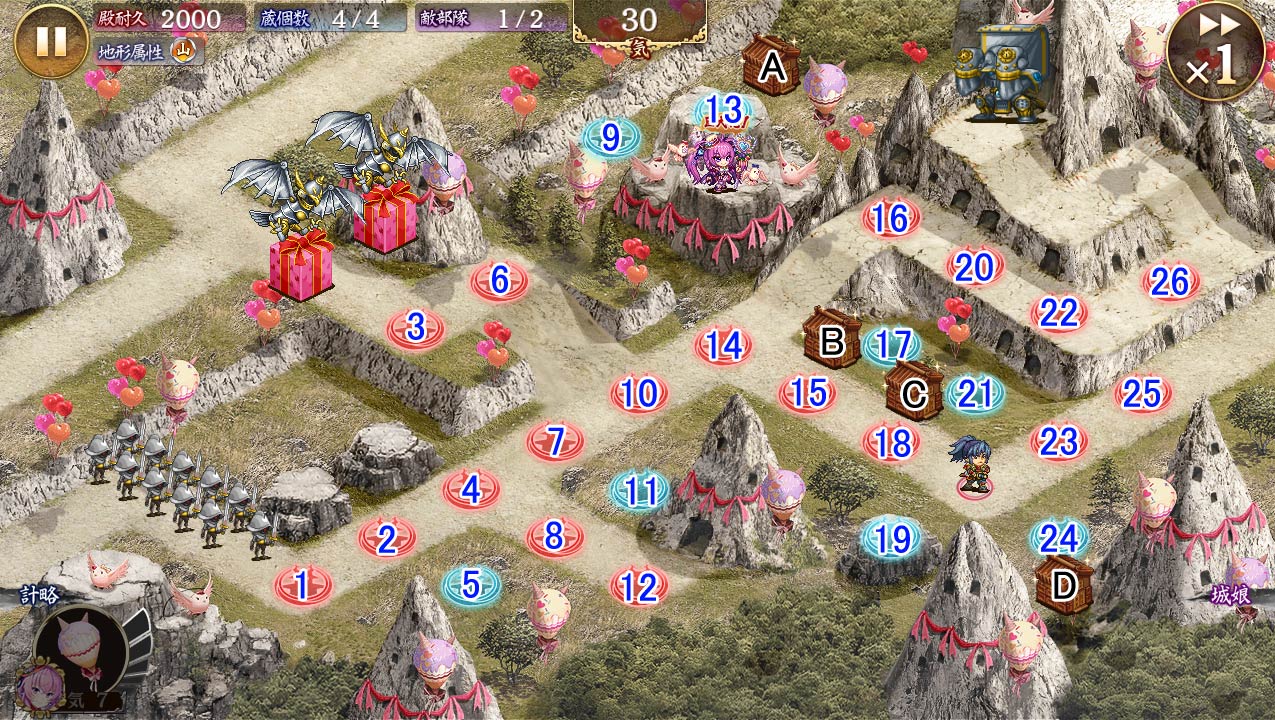The height and width of the screenshot is (720, 1275).
Task: Select deployment slot 22
Action: pos(1058,314)
